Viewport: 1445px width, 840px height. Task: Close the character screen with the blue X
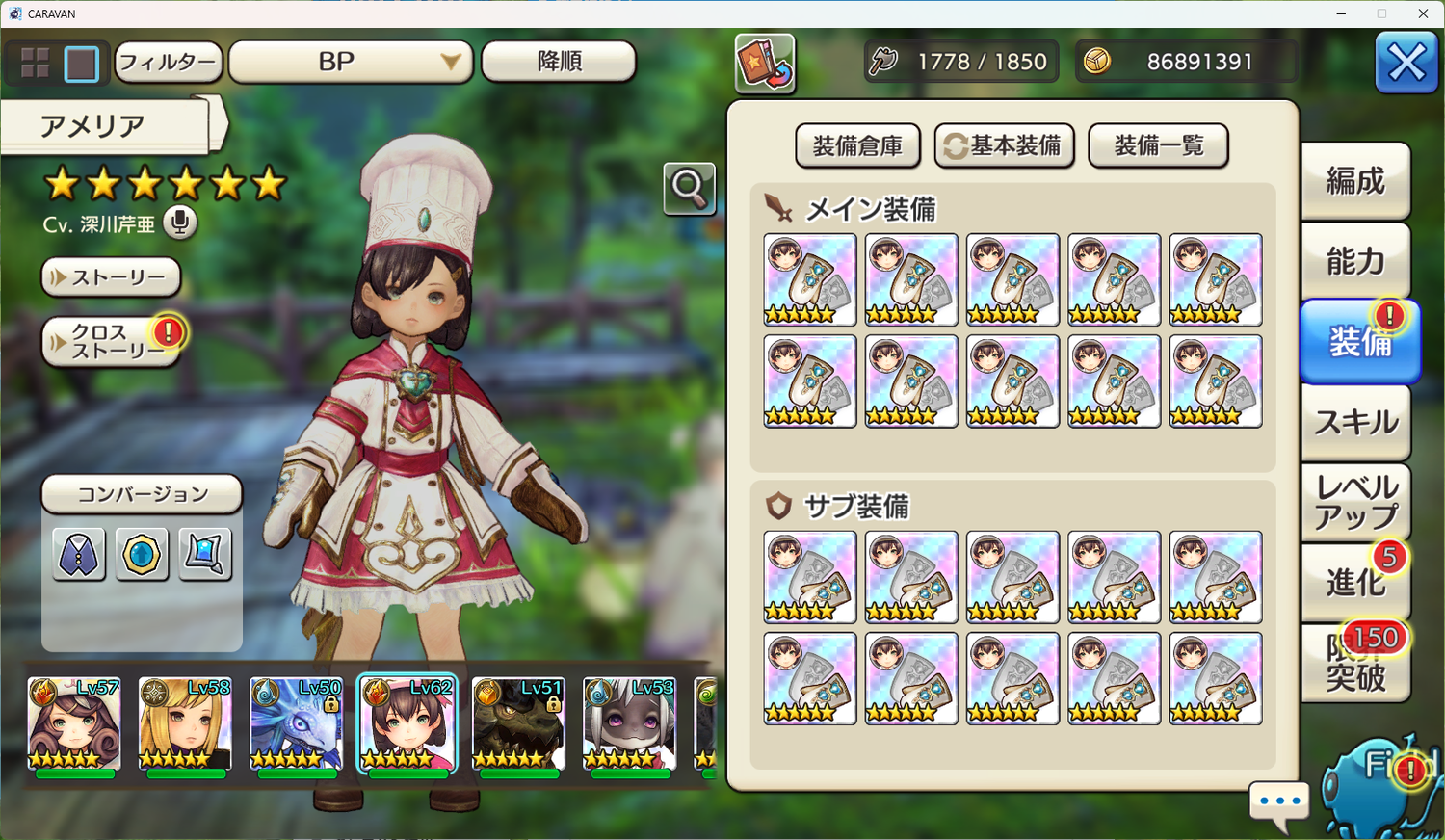tap(1406, 64)
